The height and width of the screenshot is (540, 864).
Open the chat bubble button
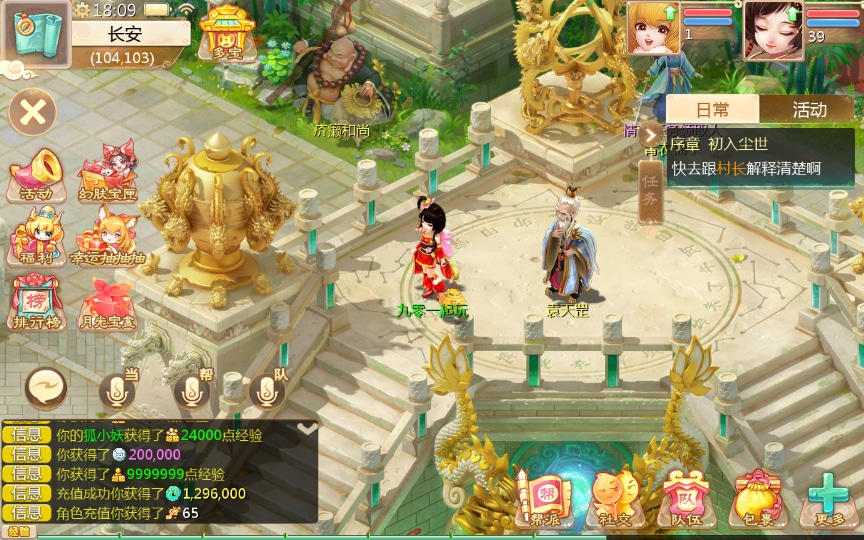pyautogui.click(x=45, y=385)
